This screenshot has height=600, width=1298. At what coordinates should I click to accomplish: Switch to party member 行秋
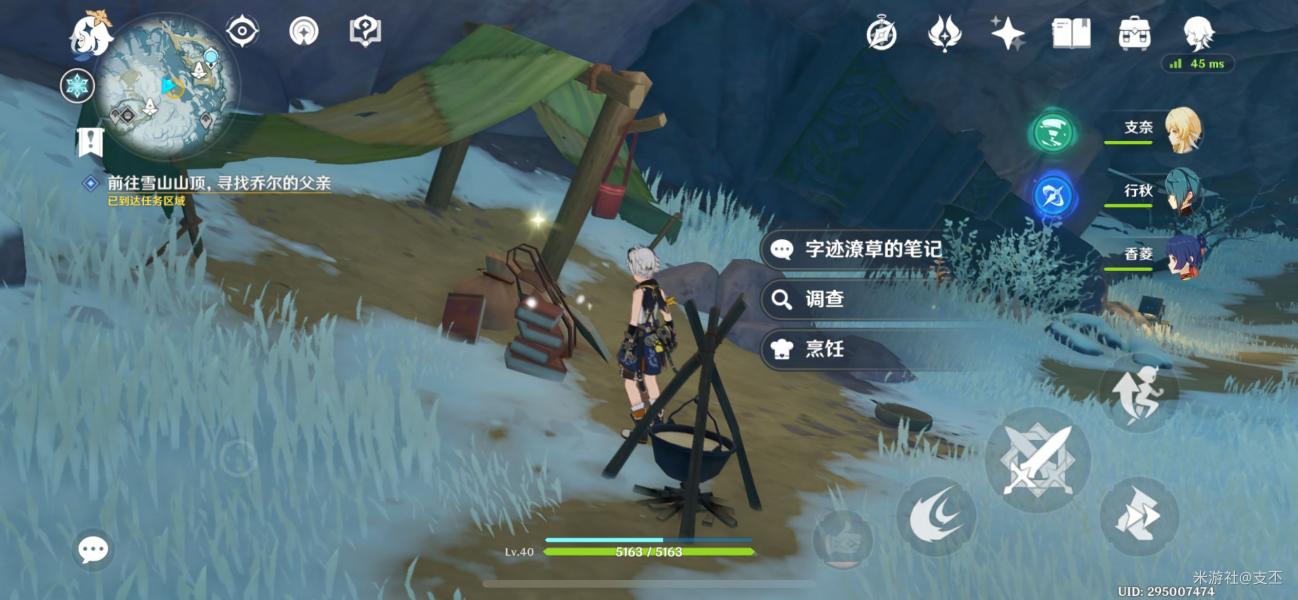(x=1182, y=191)
